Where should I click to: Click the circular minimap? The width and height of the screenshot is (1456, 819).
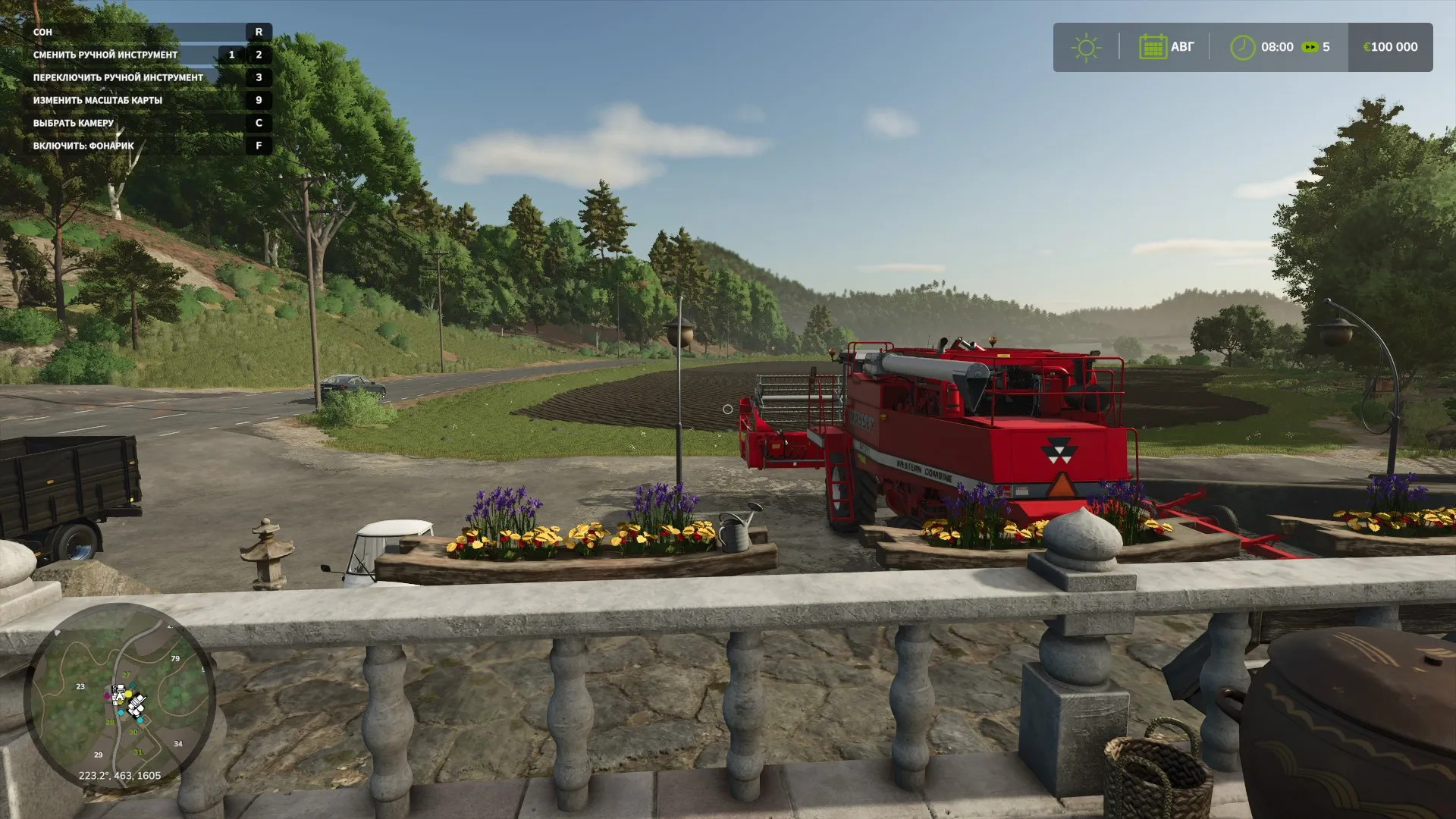click(x=120, y=698)
